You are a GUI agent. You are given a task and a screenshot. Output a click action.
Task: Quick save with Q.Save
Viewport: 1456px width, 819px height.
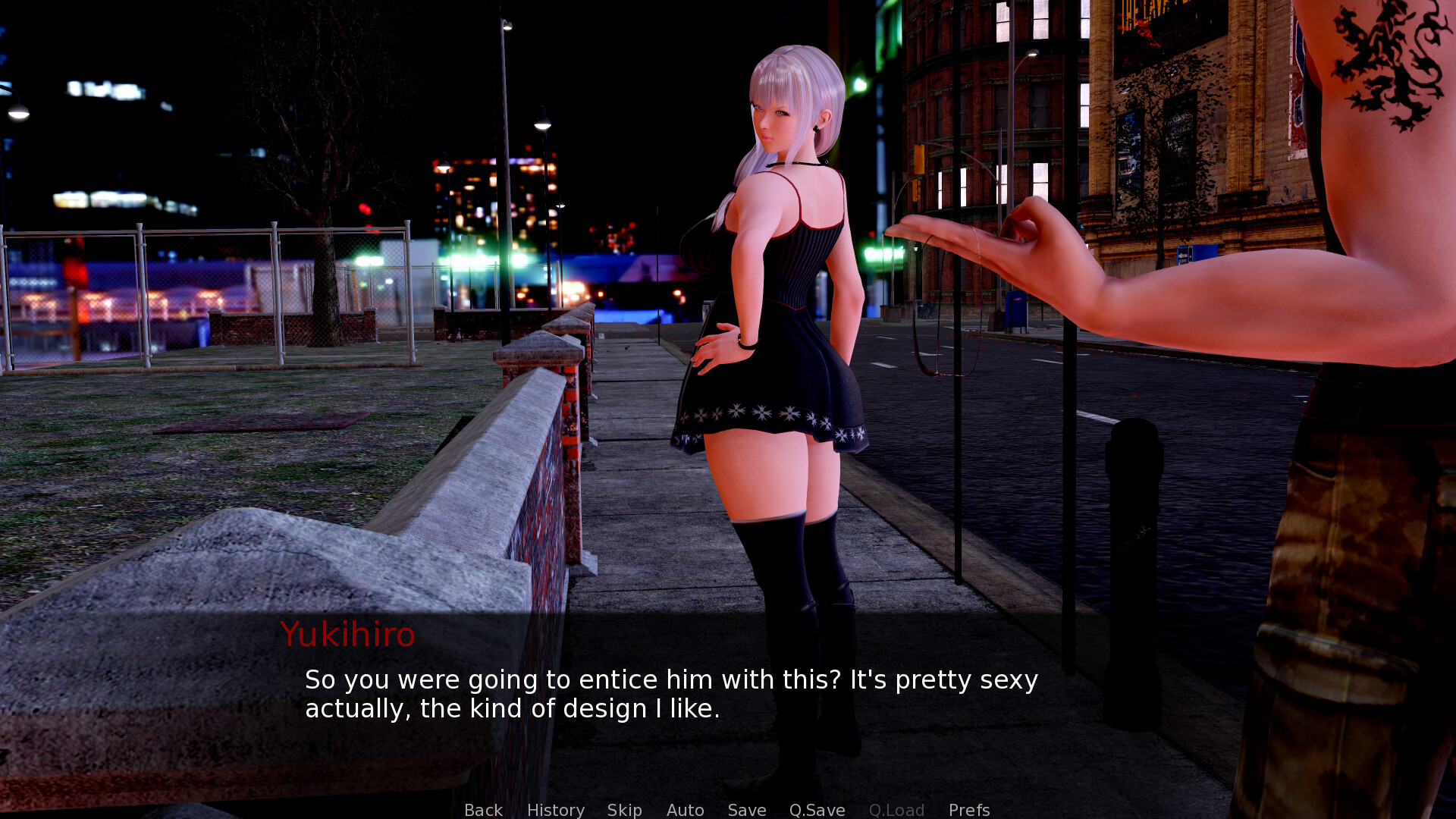pyautogui.click(x=817, y=809)
